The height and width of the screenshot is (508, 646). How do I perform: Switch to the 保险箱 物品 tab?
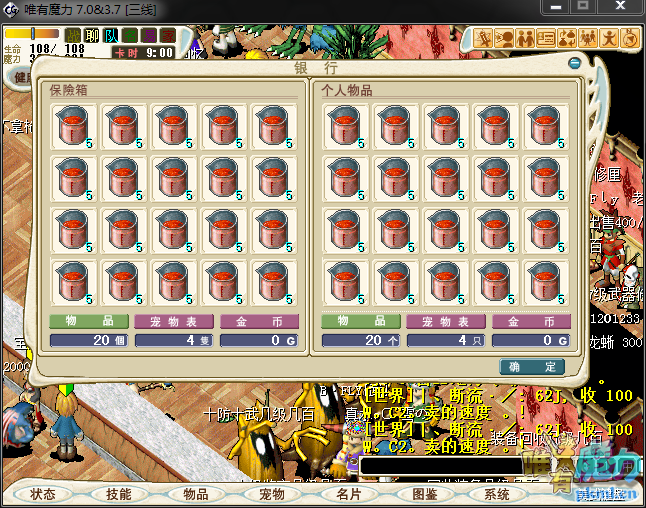click(x=89, y=322)
